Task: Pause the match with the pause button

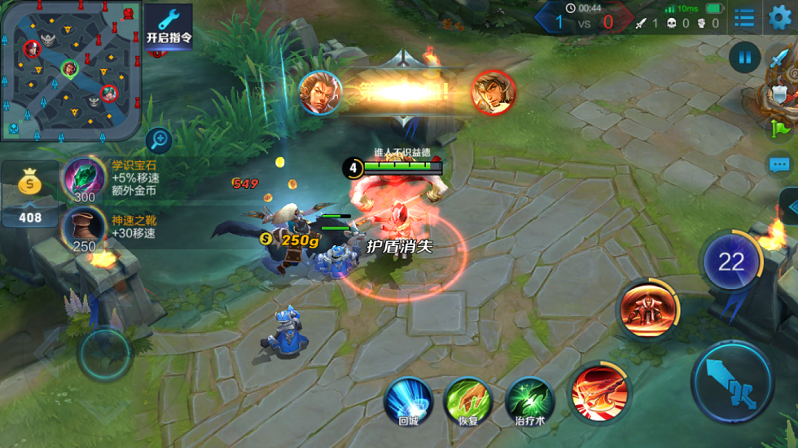Action: tap(744, 57)
